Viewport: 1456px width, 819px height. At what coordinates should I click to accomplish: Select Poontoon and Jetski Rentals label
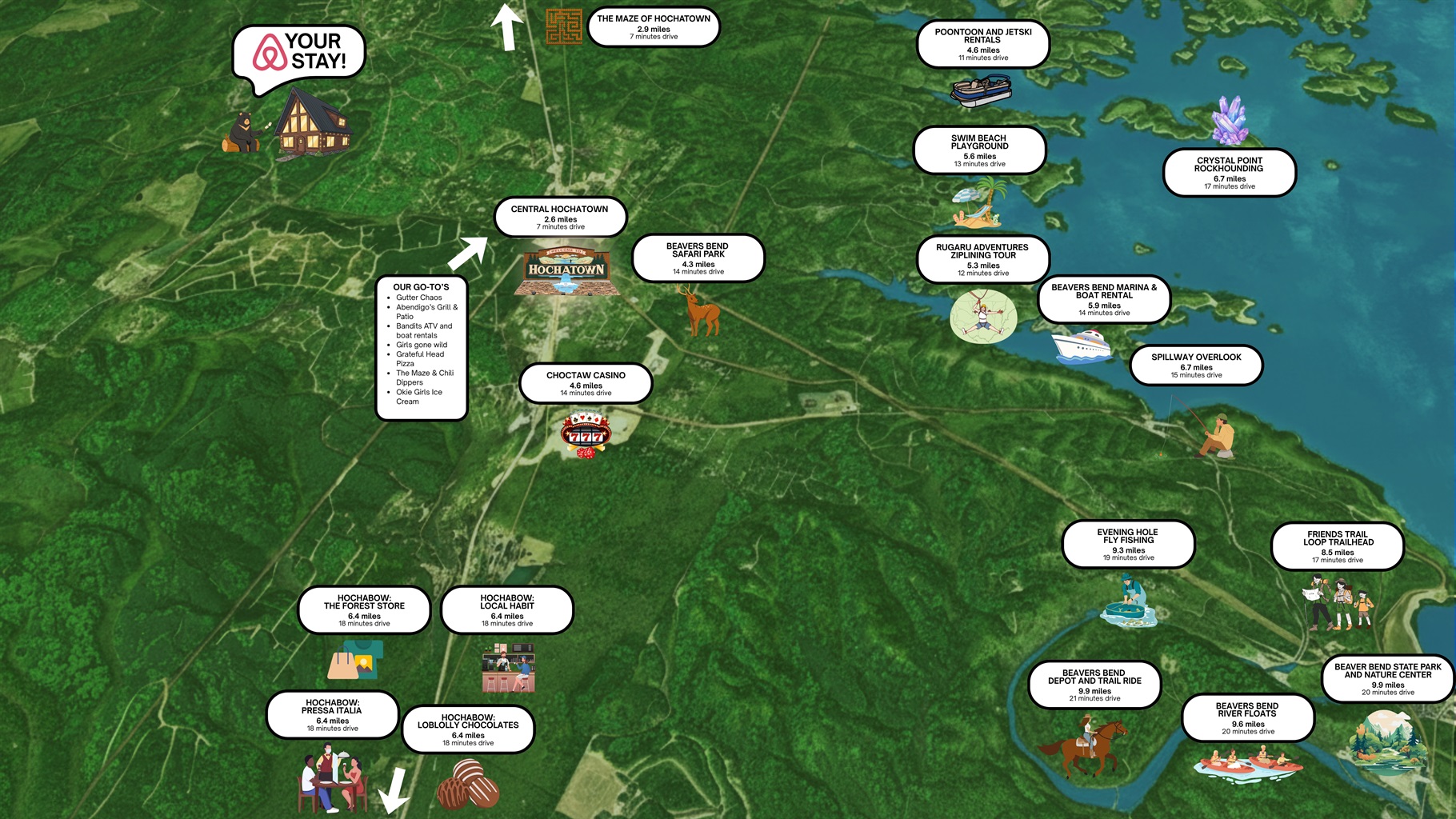pos(982,44)
